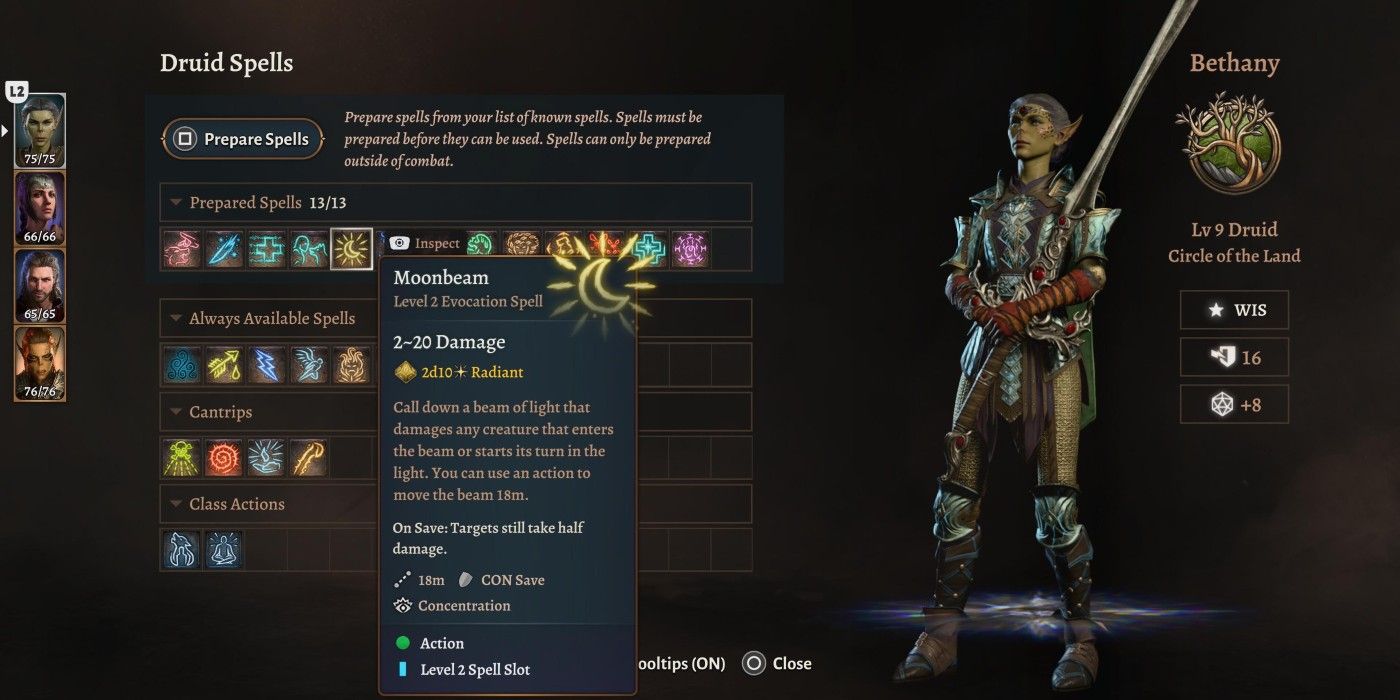Choose the golden staff Shillelagh cantrip
The height and width of the screenshot is (700, 1400).
308,458
